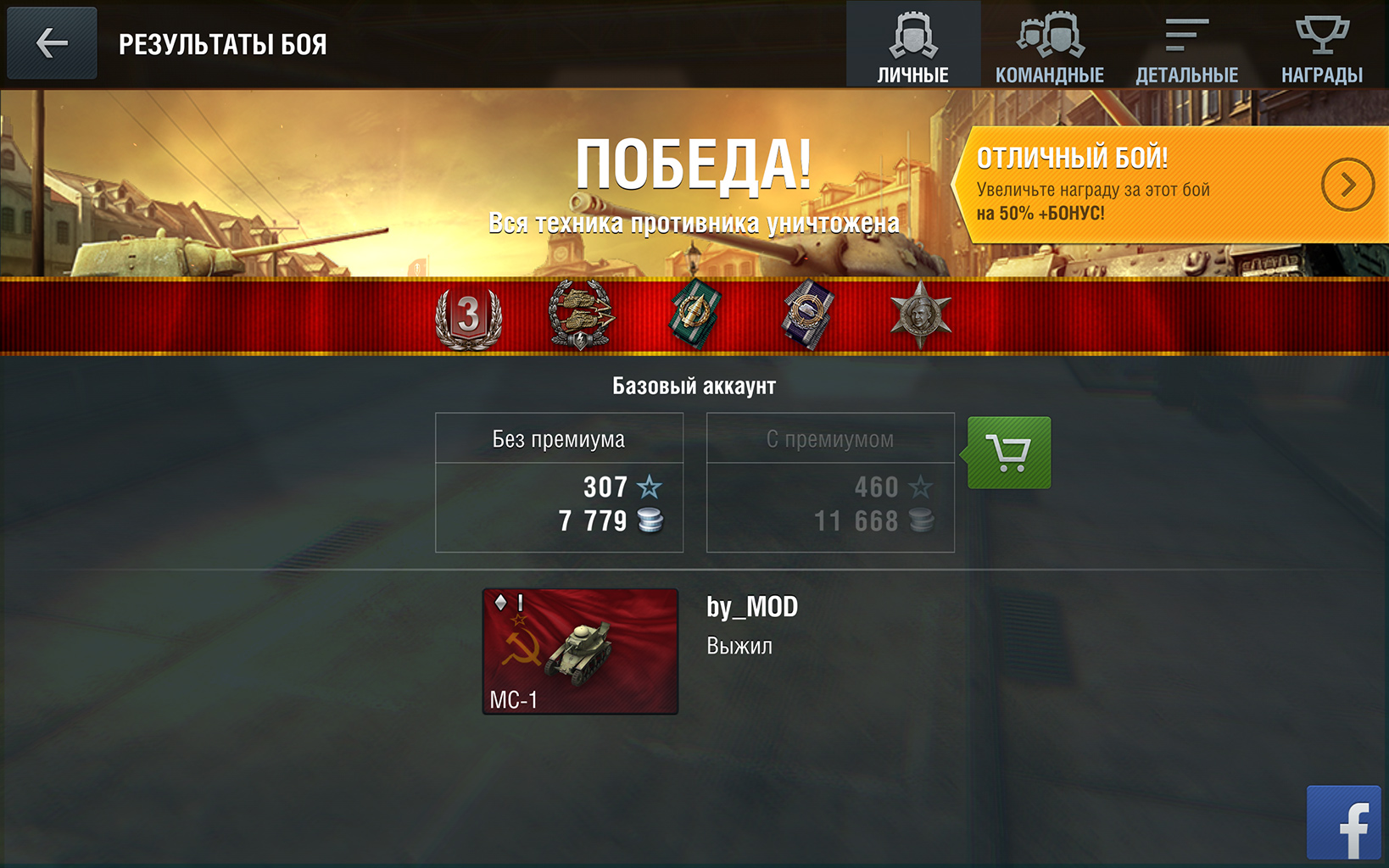Choose the С премиумом earnings panel

[830, 482]
